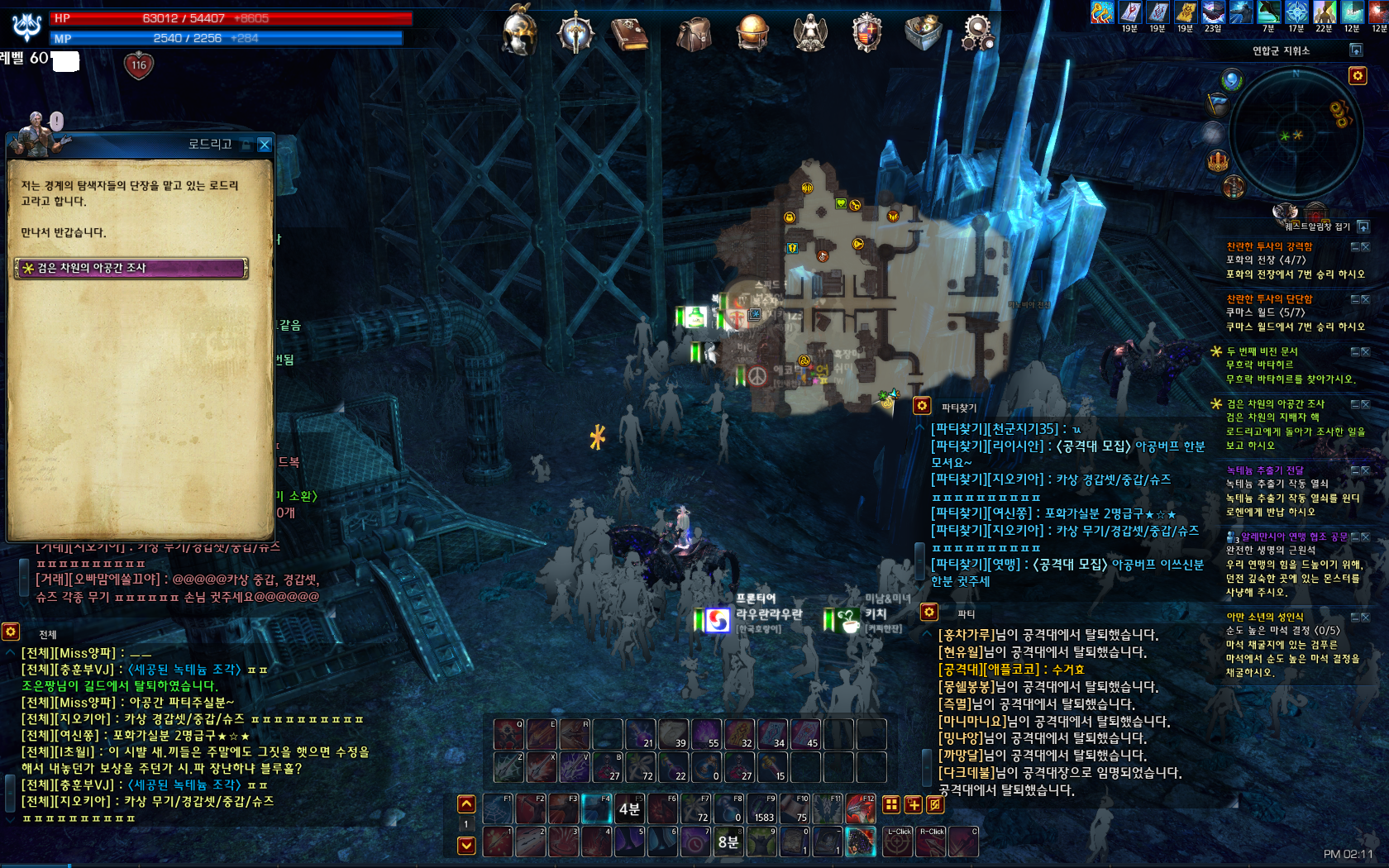This screenshot has width=1389, height=868.
Task: Click the red heart icon showing 116
Action: click(x=139, y=65)
